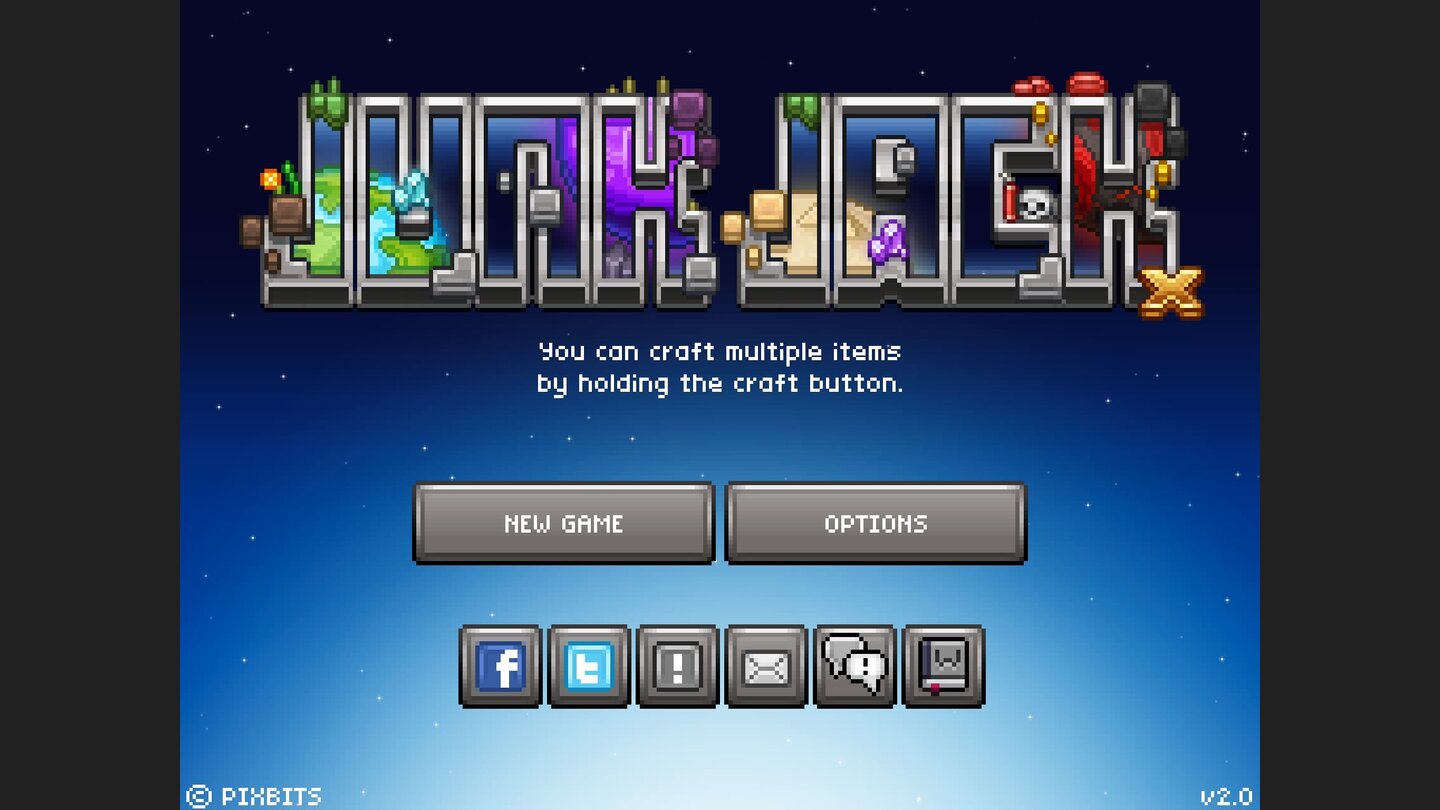Open the Facebook page

click(501, 664)
